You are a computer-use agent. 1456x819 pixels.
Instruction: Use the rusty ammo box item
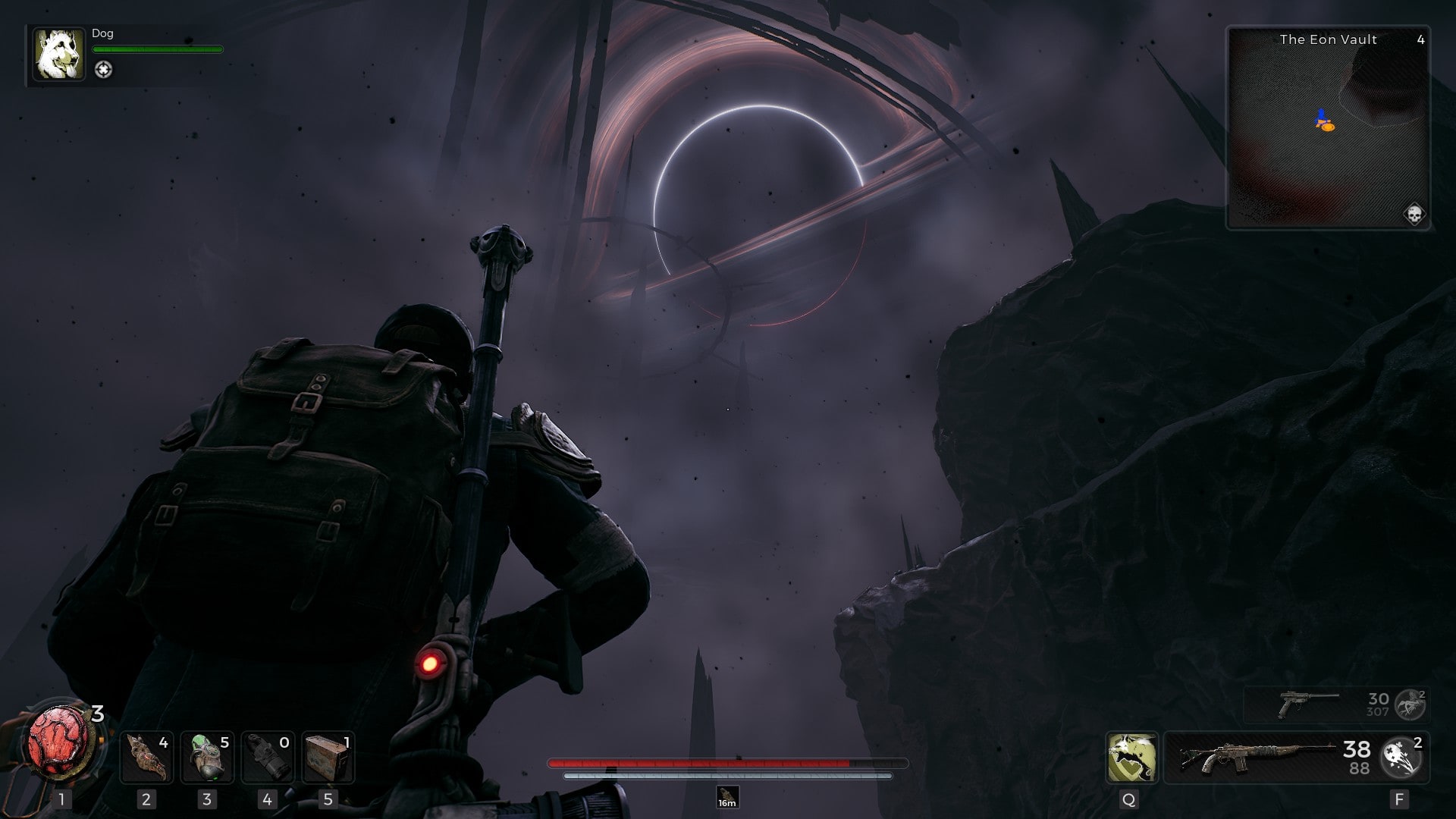coord(328,757)
